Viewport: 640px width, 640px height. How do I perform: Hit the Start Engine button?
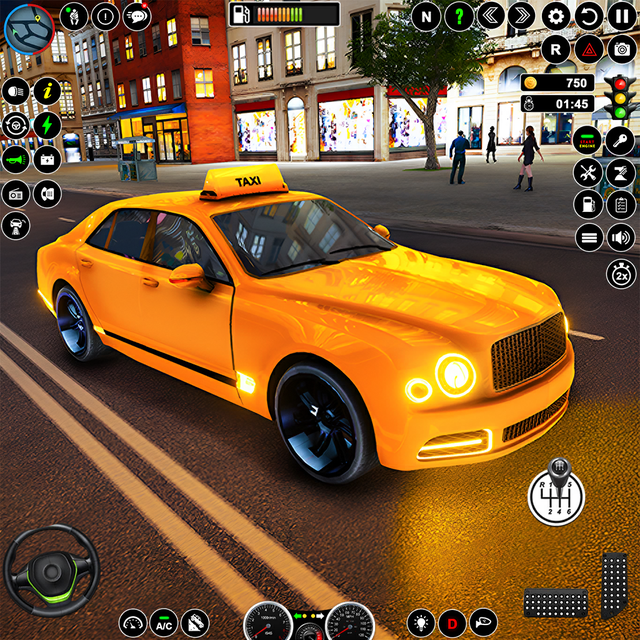[x=588, y=141]
